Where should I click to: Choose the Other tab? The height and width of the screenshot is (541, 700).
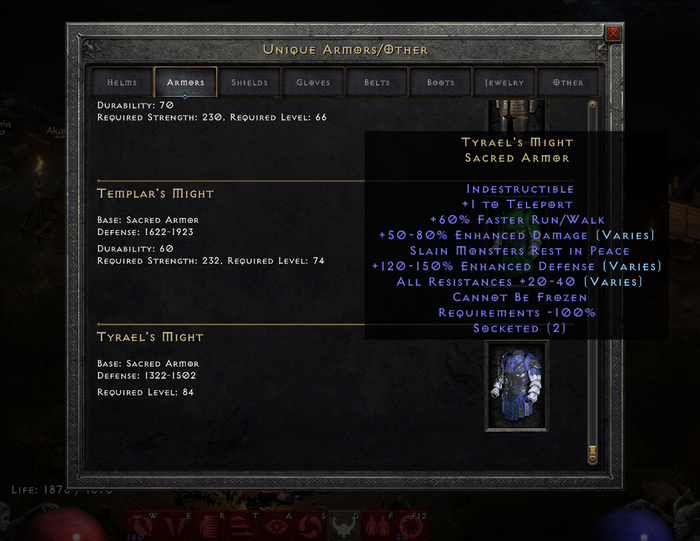coord(568,82)
